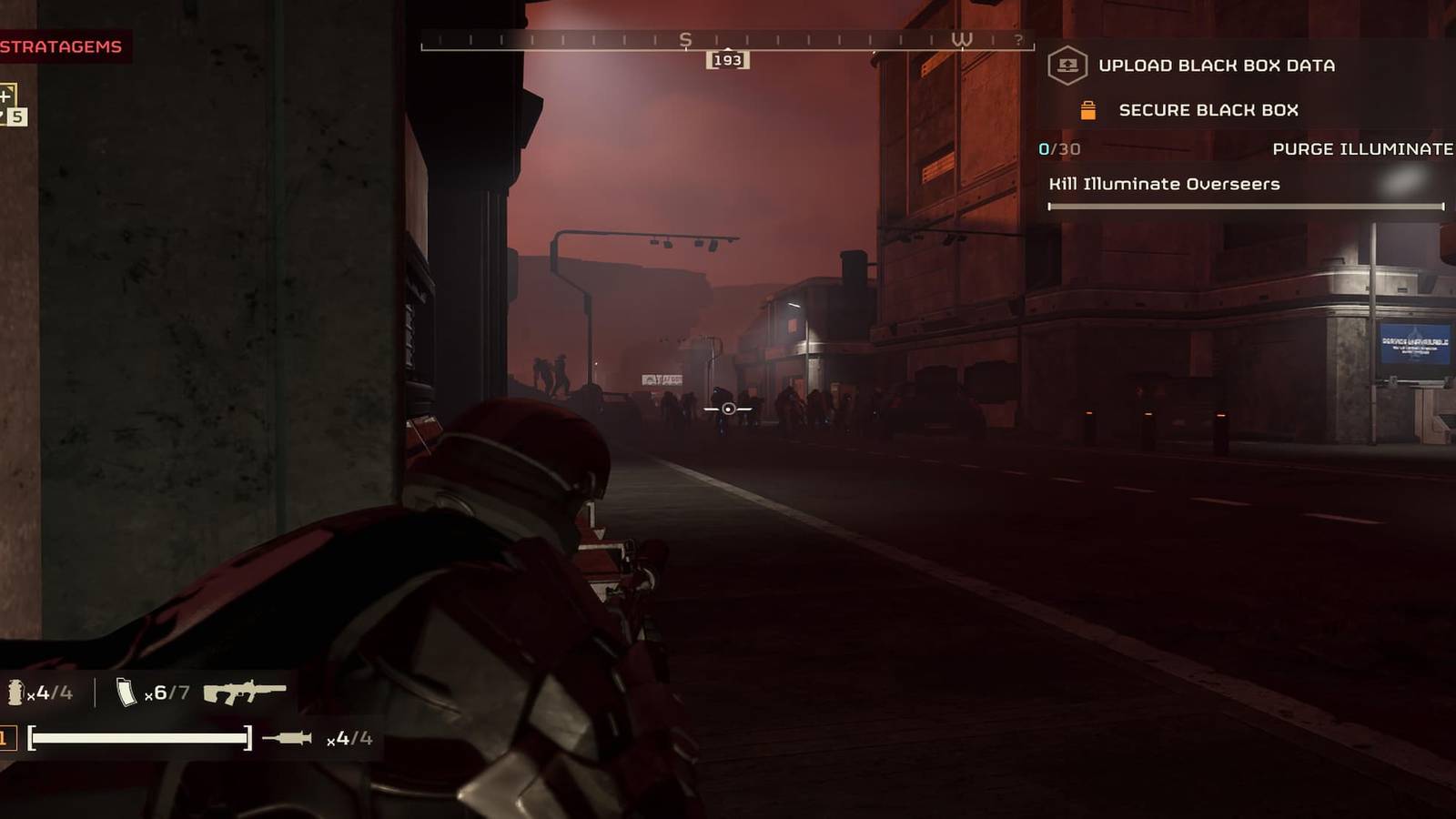Click the hexagonal Upload Black Box Data icon
This screenshot has width=1456, height=819.
pyautogui.click(x=1067, y=65)
